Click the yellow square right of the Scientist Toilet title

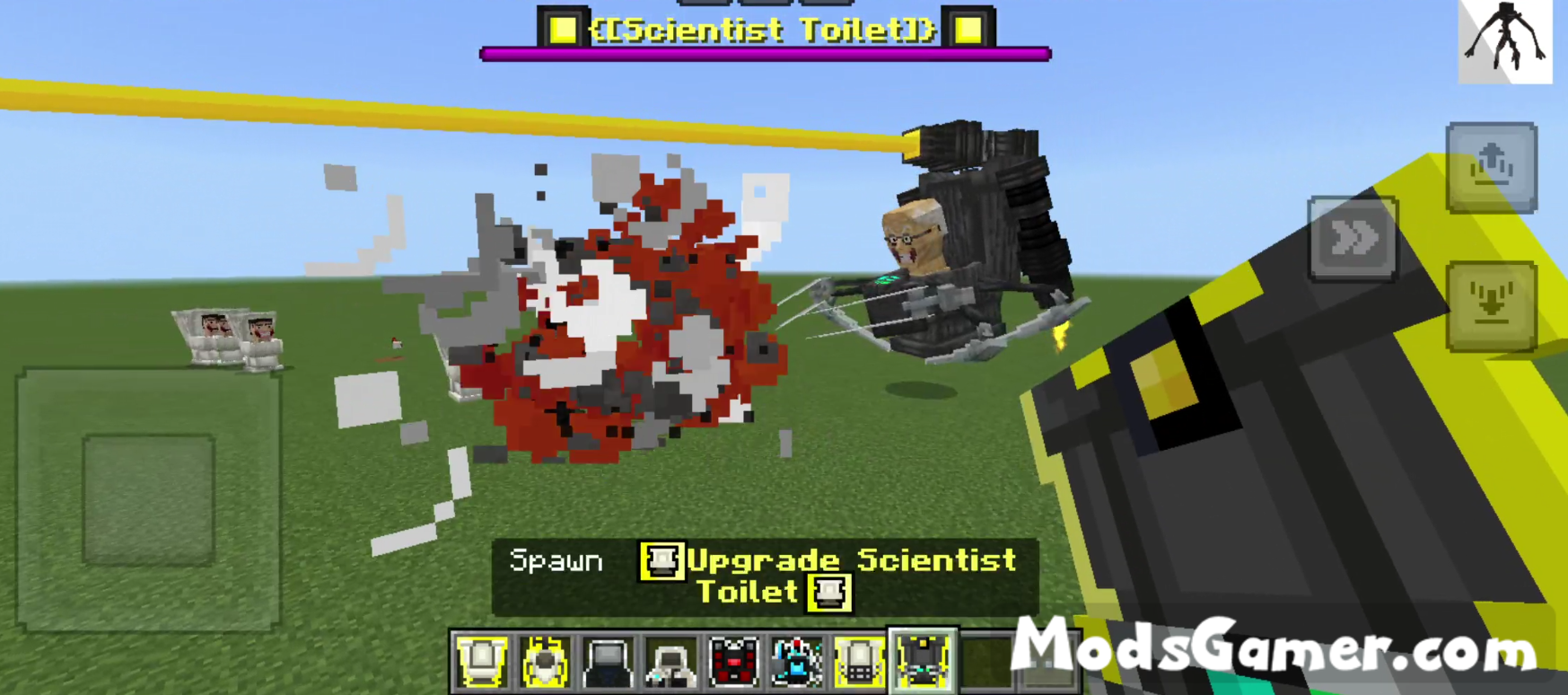[x=969, y=30]
